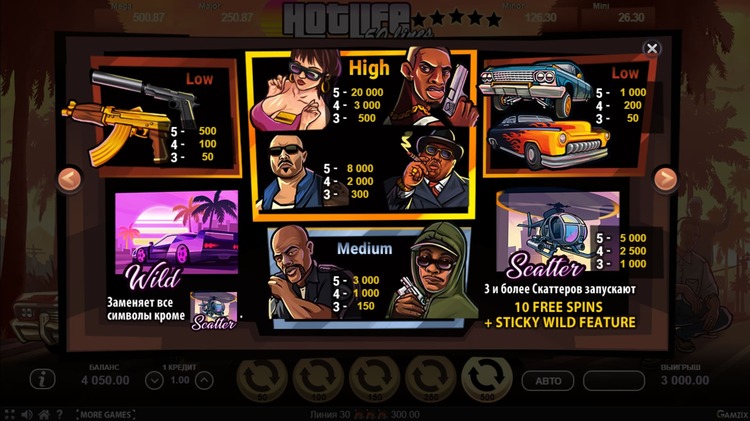750x421 pixels.
Task: Spin with the 100 bet button
Action: click(x=319, y=381)
